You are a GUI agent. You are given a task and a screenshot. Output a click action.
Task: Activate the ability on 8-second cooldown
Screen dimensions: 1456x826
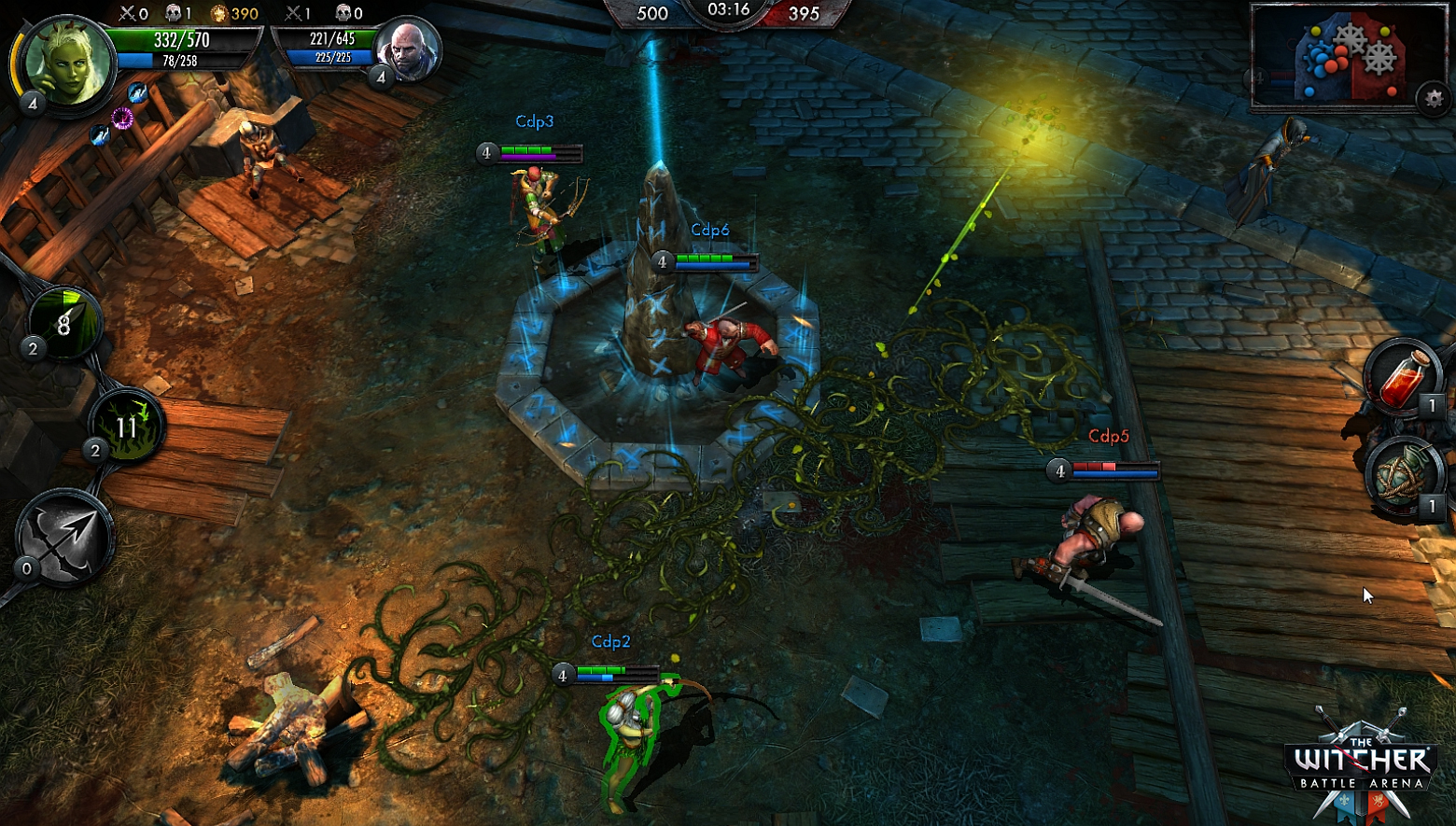64,323
